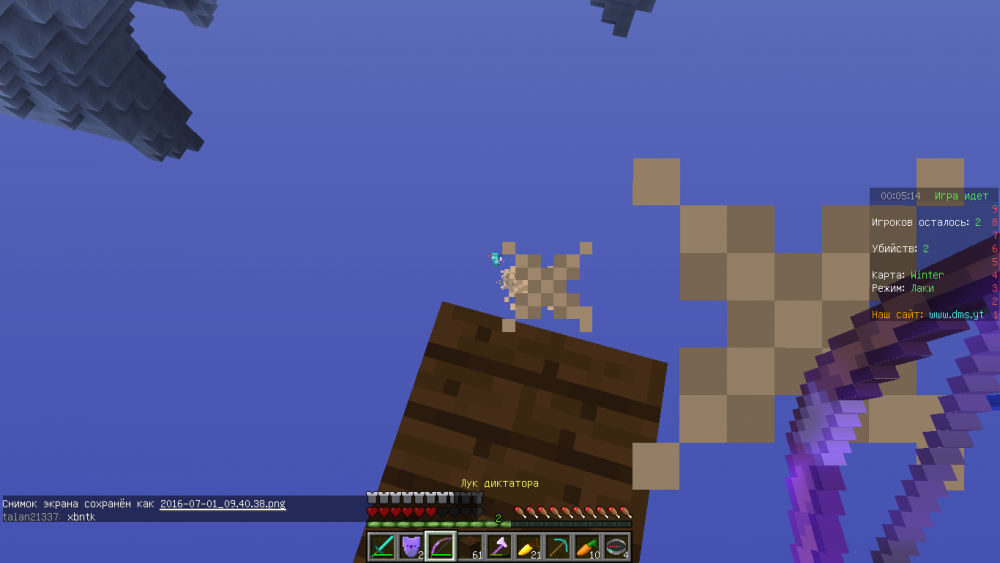
Task: Select the compass hotbar slot
Action: click(616, 546)
